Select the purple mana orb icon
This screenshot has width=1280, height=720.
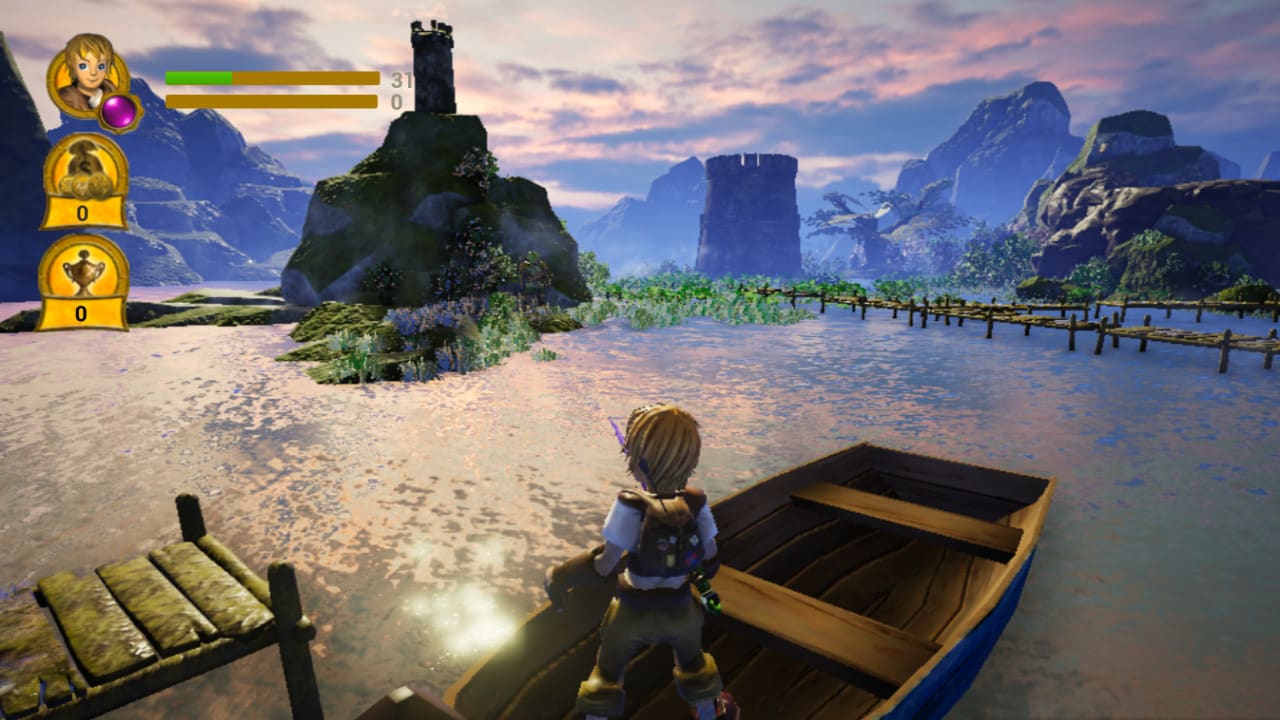(x=119, y=113)
